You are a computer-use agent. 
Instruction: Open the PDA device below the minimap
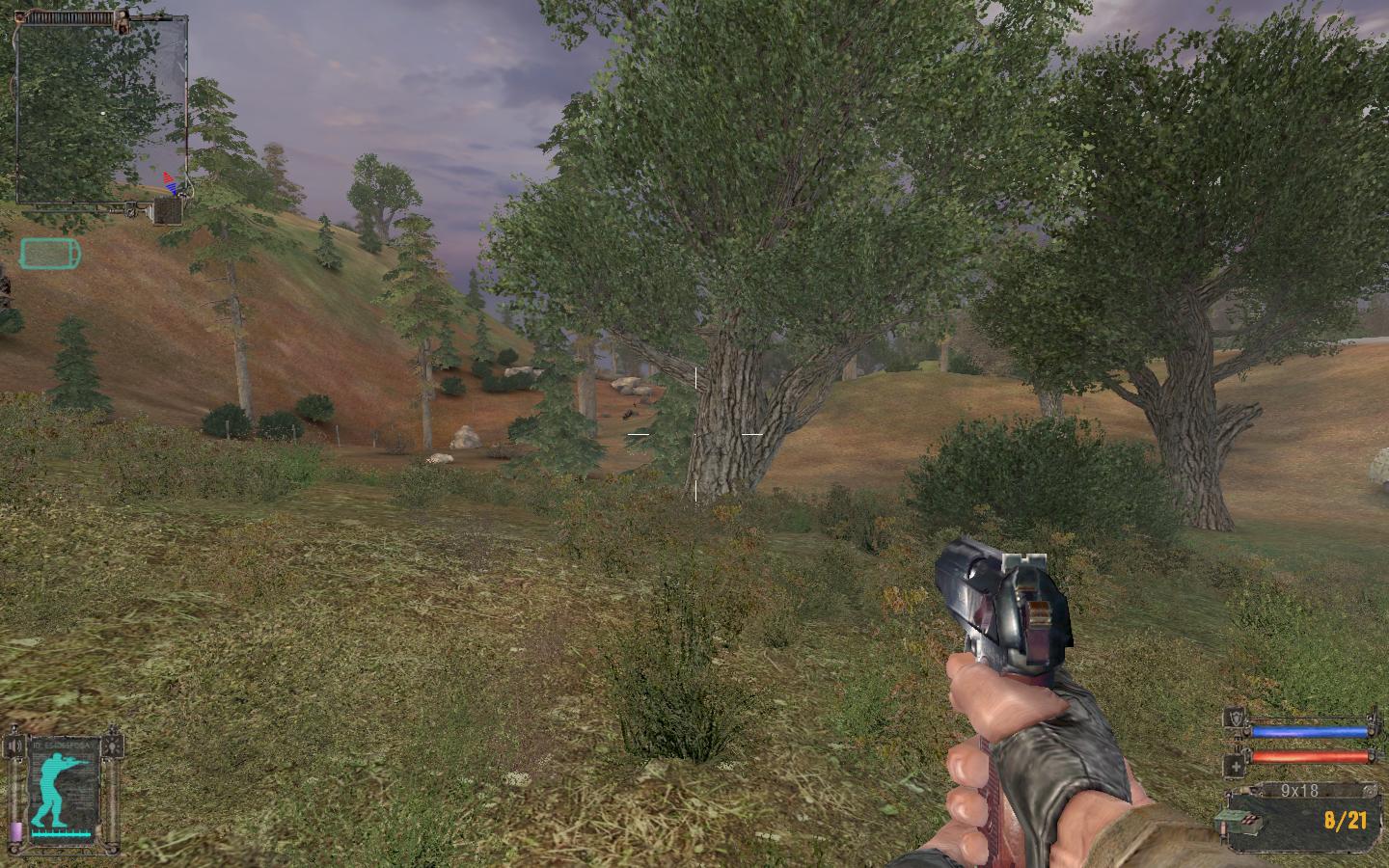click(x=168, y=210)
